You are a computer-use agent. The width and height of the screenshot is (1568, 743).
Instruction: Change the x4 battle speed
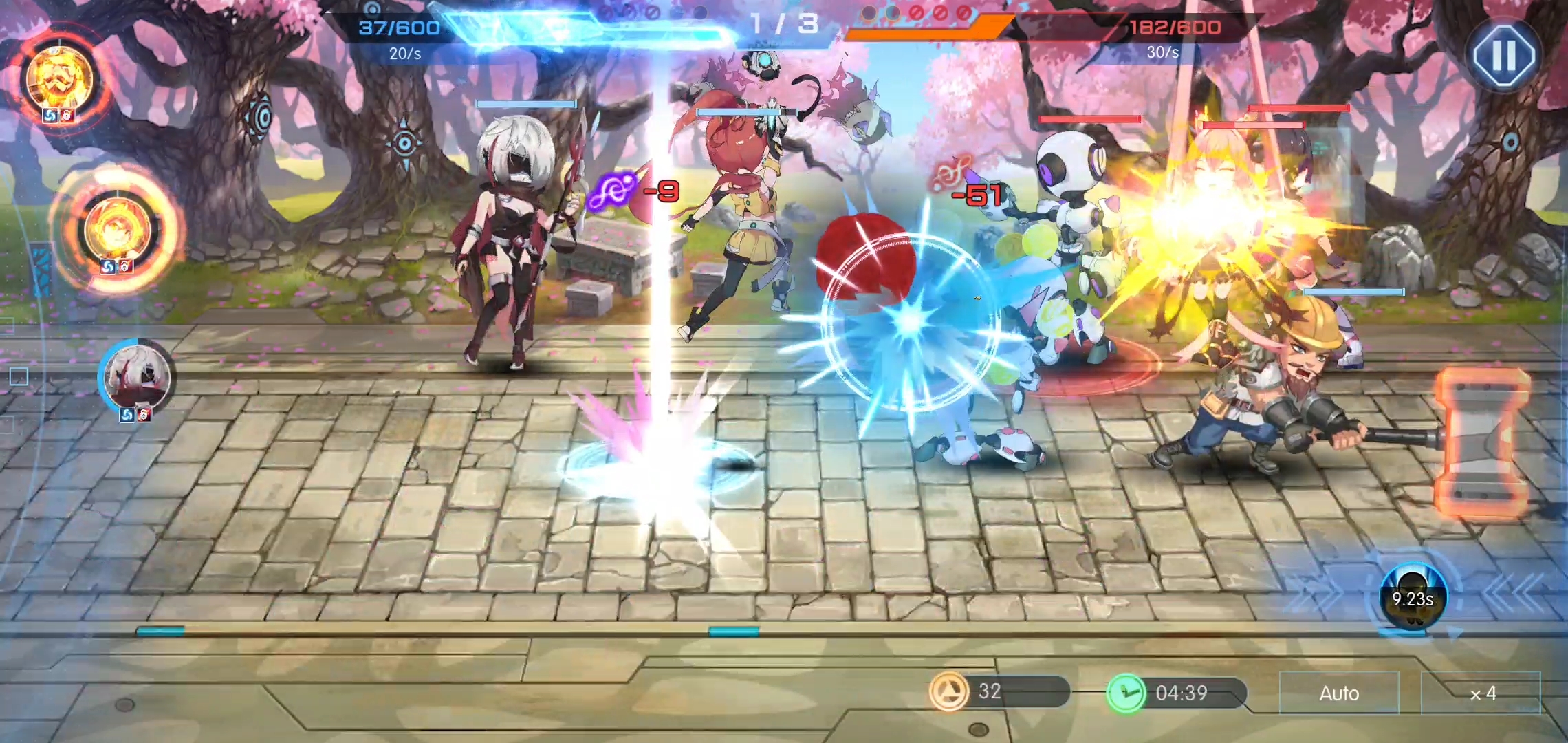point(1481,693)
